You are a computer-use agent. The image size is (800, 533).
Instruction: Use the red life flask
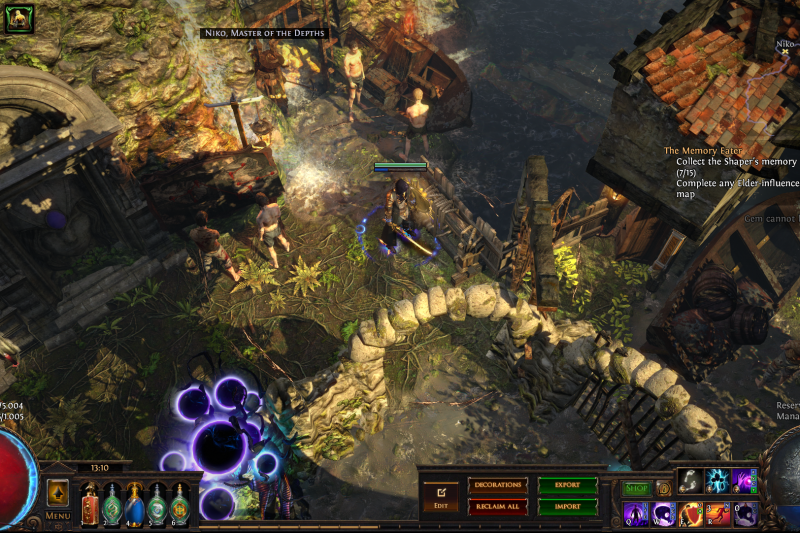pyautogui.click(x=90, y=505)
